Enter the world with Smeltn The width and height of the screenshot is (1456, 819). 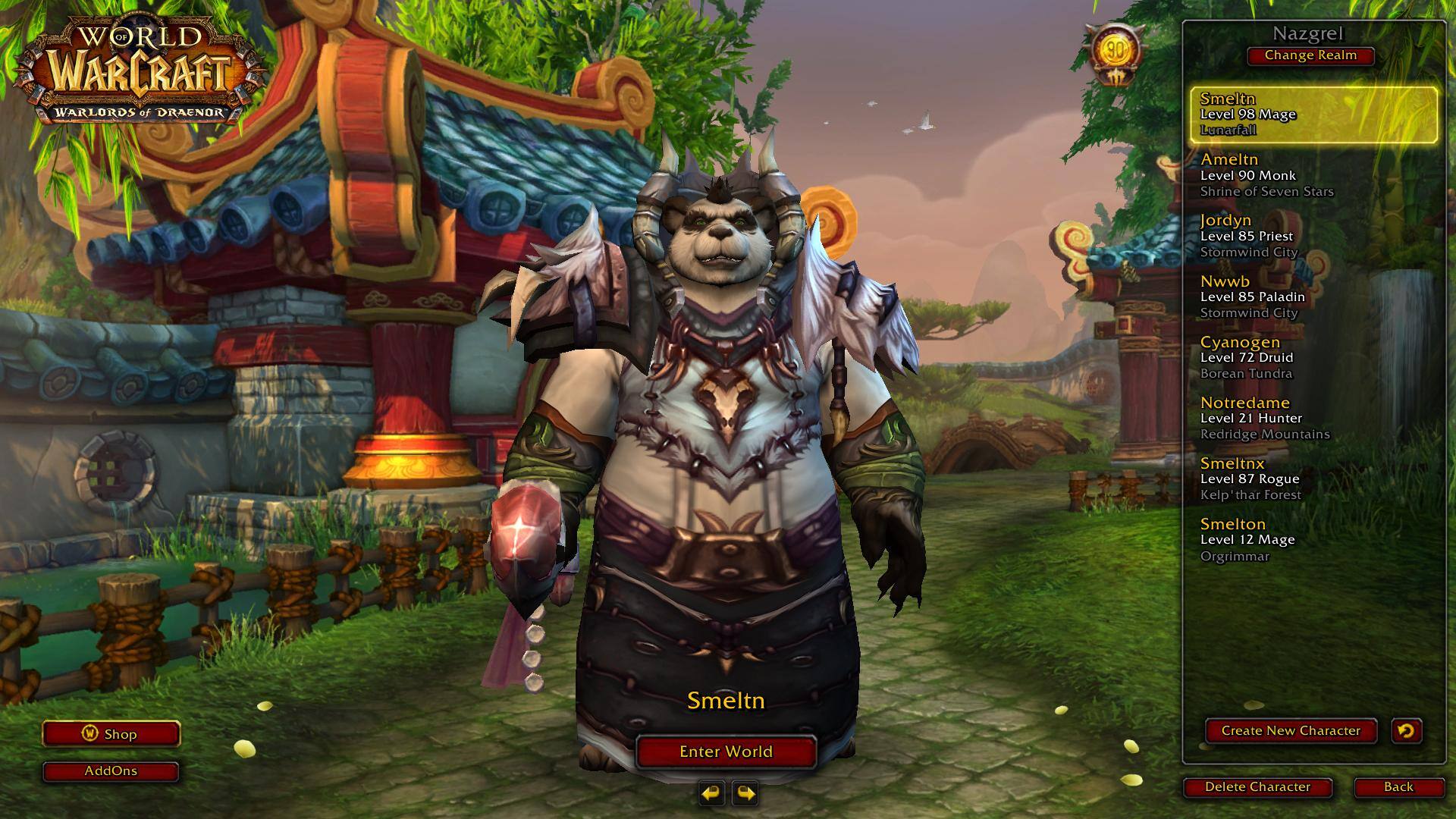coord(726,752)
